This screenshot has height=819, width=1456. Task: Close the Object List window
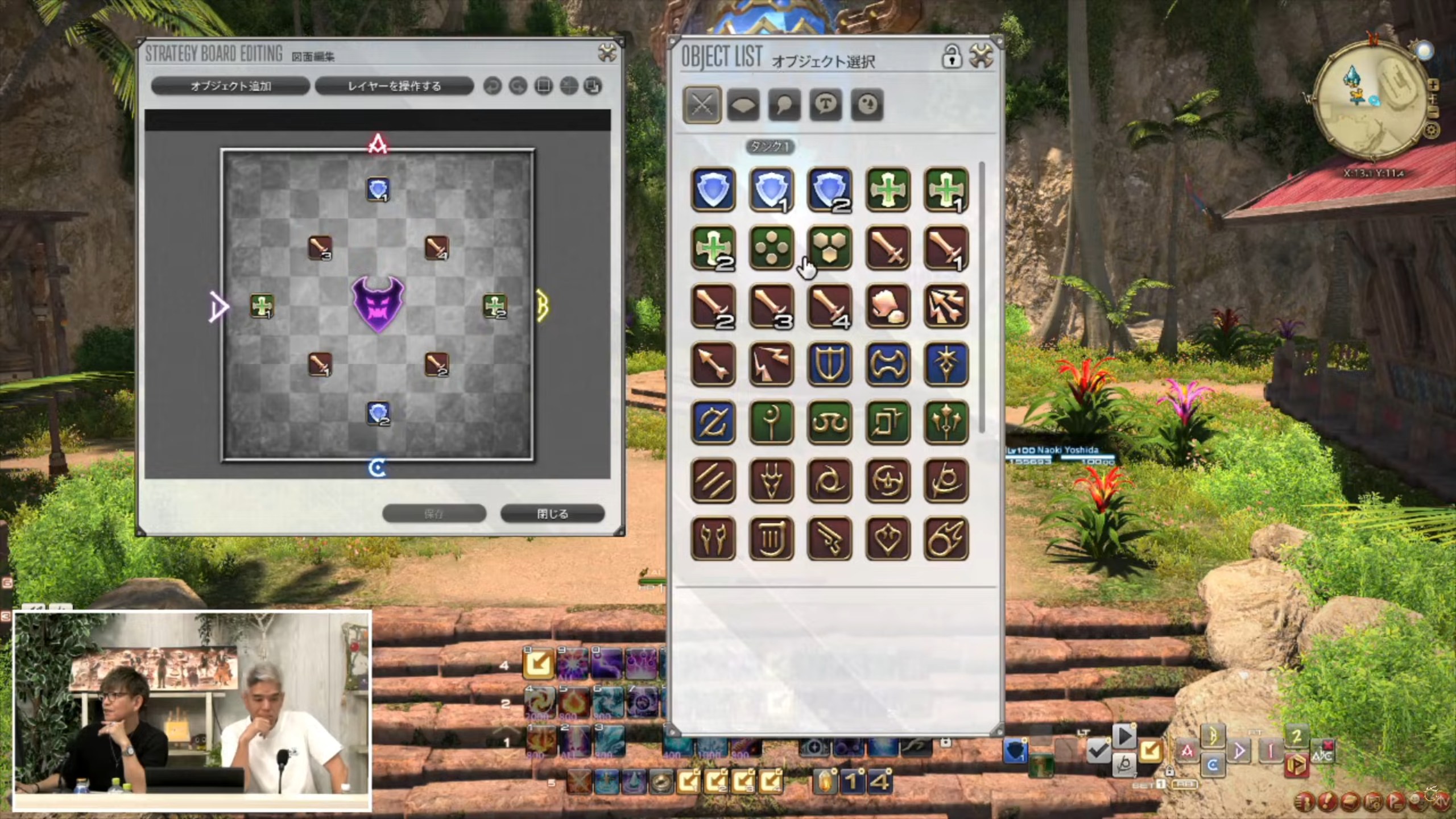(981, 56)
